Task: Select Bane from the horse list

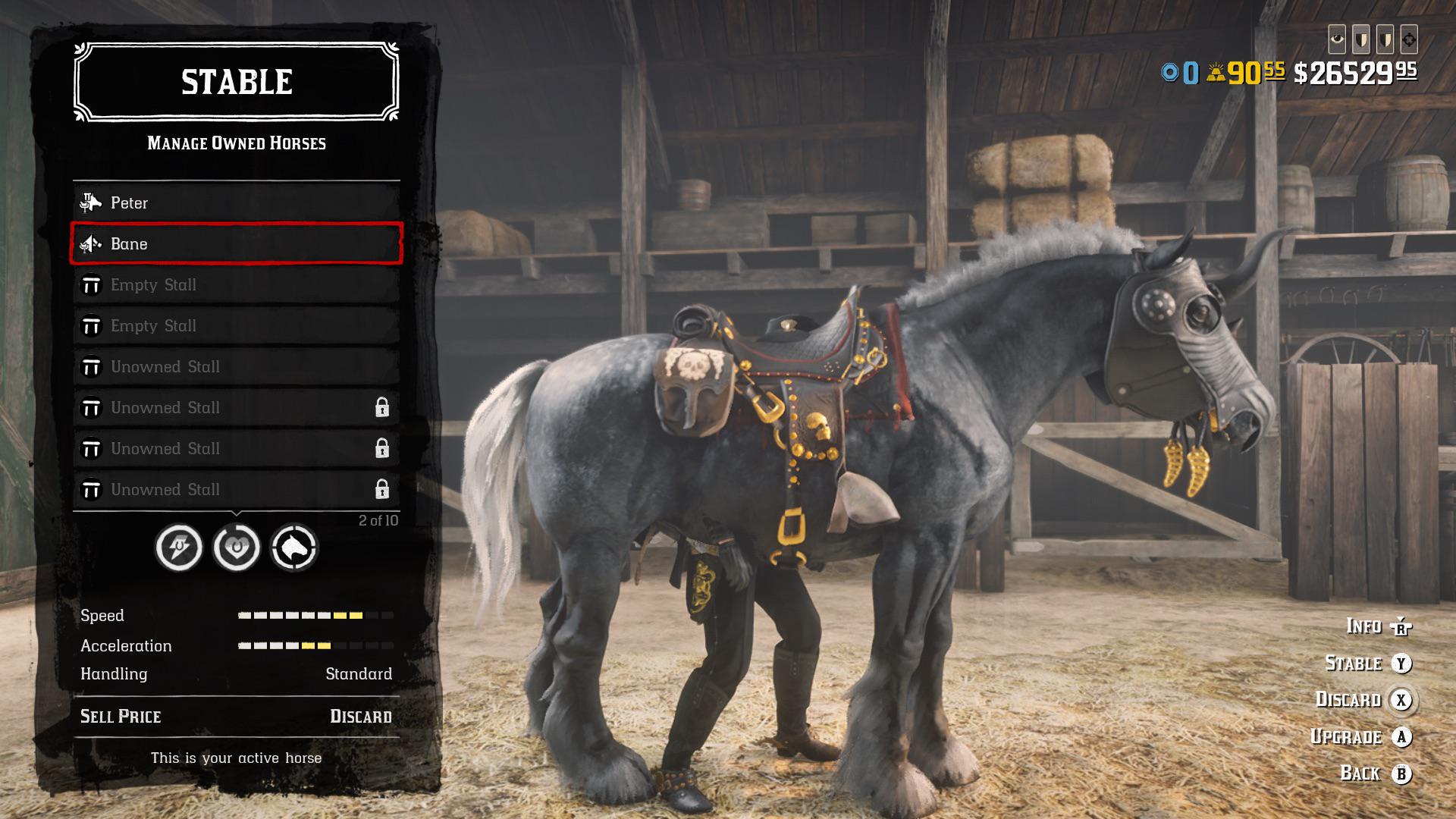Action: click(x=190, y=244)
